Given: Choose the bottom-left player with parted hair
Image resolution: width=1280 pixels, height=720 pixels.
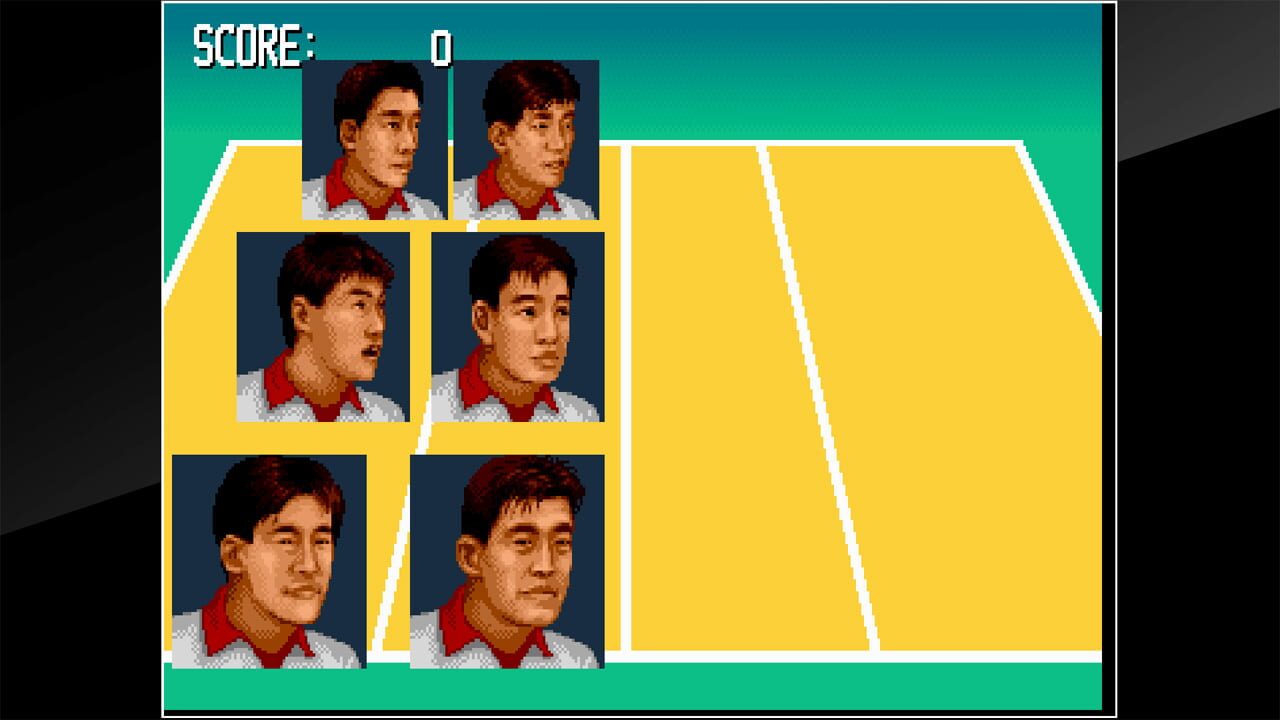Looking at the screenshot, I should tap(272, 560).
